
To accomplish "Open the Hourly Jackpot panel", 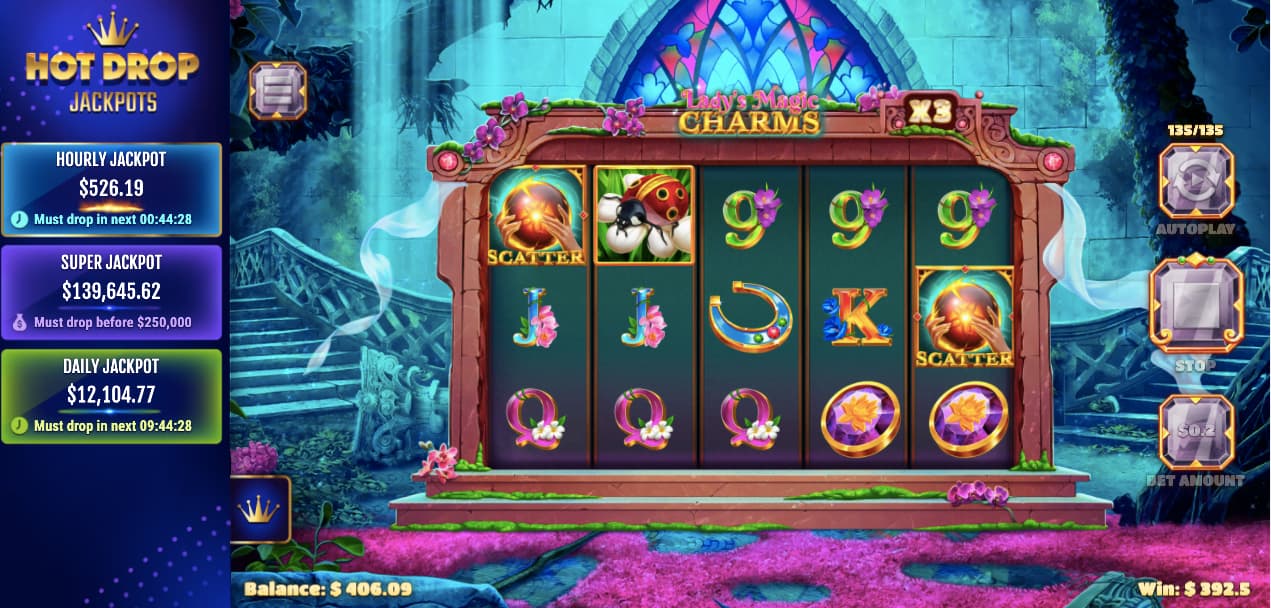I will (111, 189).
